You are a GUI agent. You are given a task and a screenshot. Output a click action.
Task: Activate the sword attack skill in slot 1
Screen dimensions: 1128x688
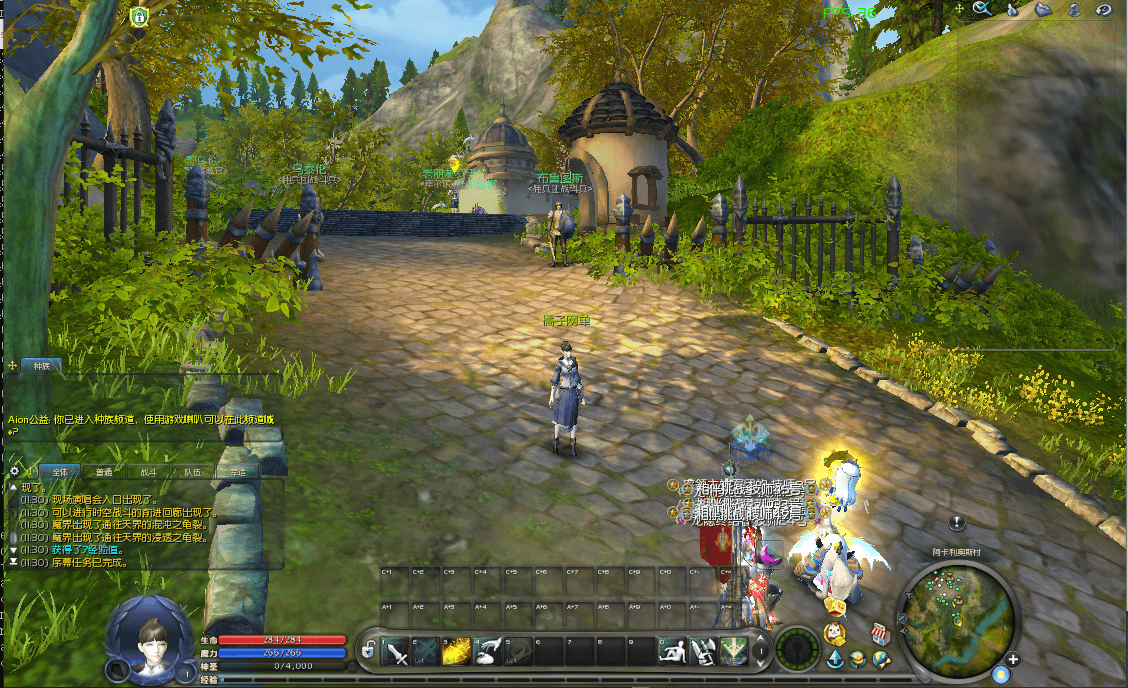(x=397, y=652)
